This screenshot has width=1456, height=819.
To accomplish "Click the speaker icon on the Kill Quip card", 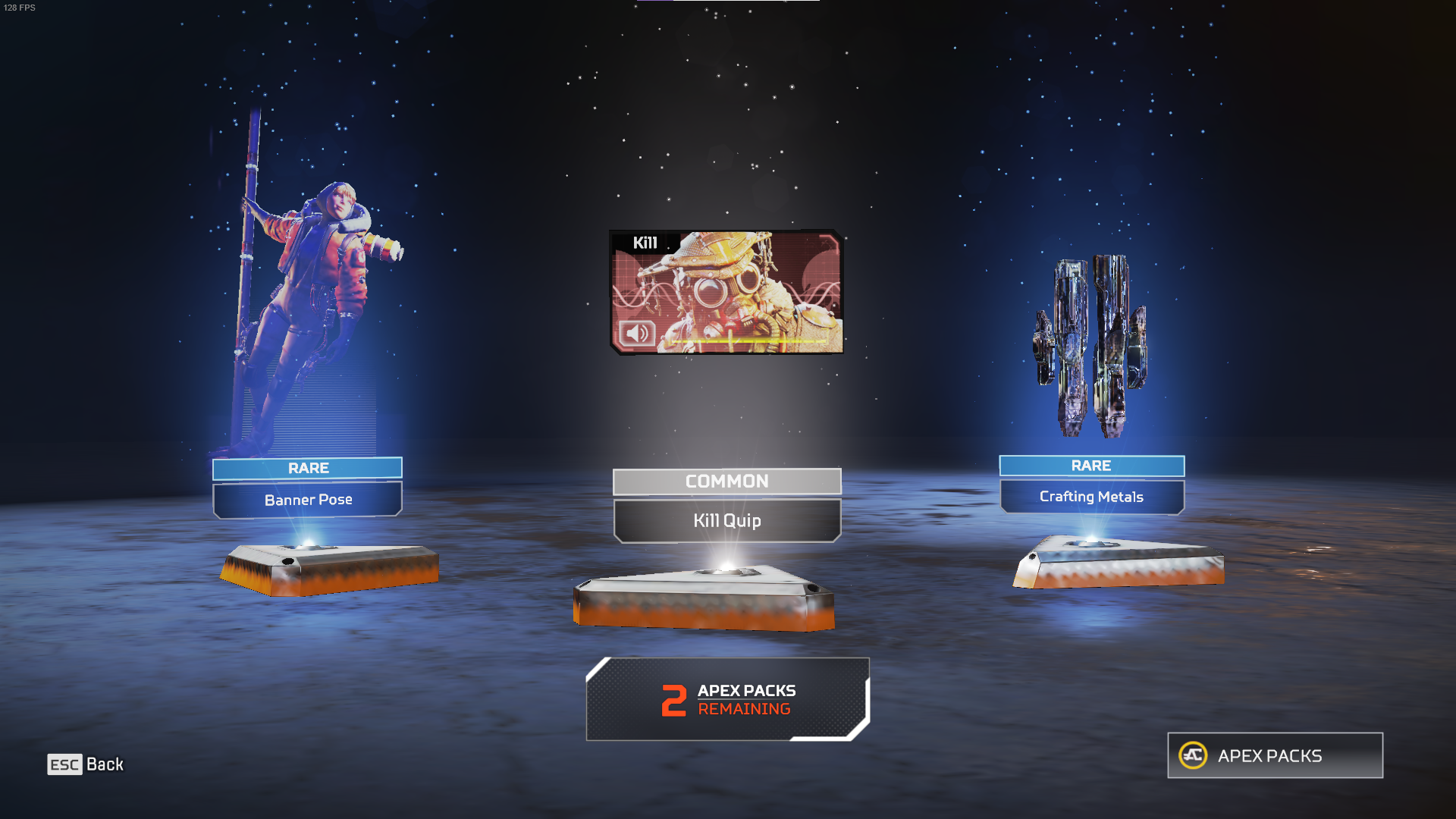I will (x=637, y=334).
